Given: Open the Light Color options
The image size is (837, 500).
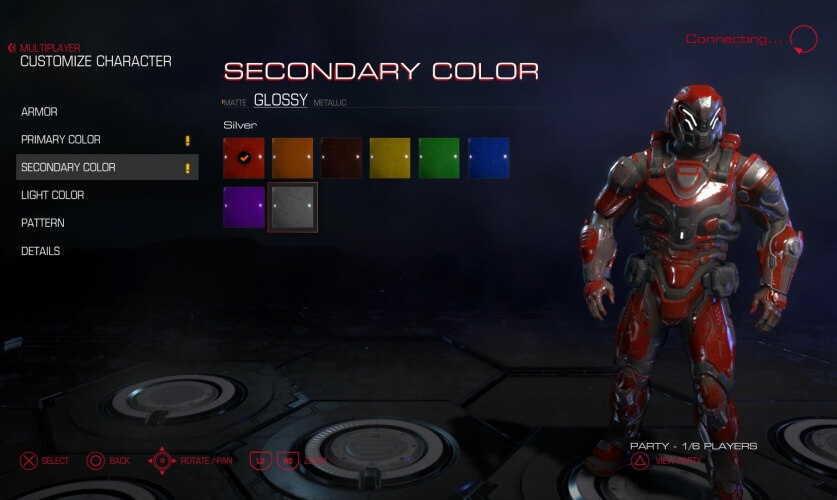Looking at the screenshot, I should coord(52,195).
